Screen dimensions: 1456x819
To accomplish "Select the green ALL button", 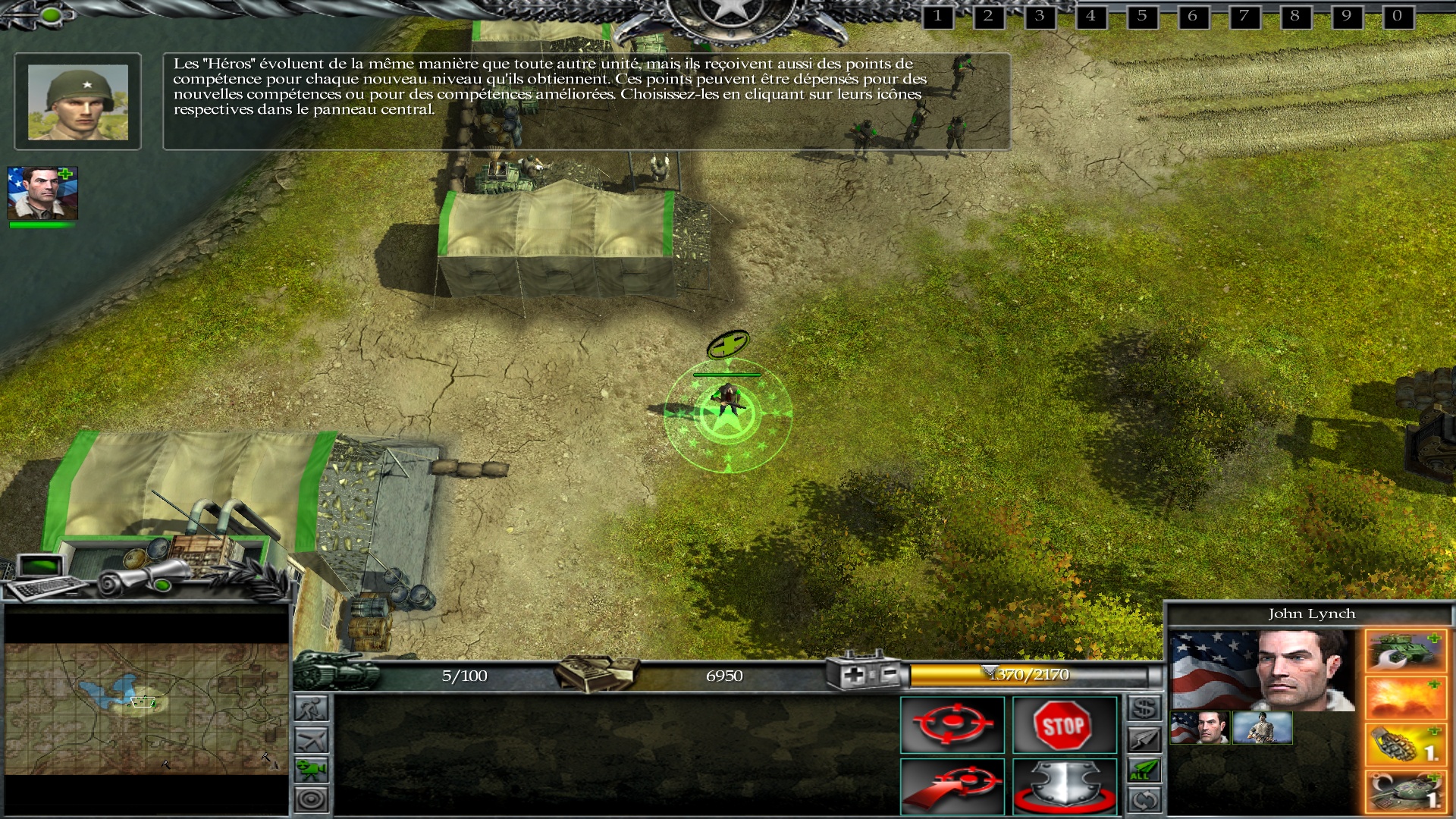I will (1144, 770).
